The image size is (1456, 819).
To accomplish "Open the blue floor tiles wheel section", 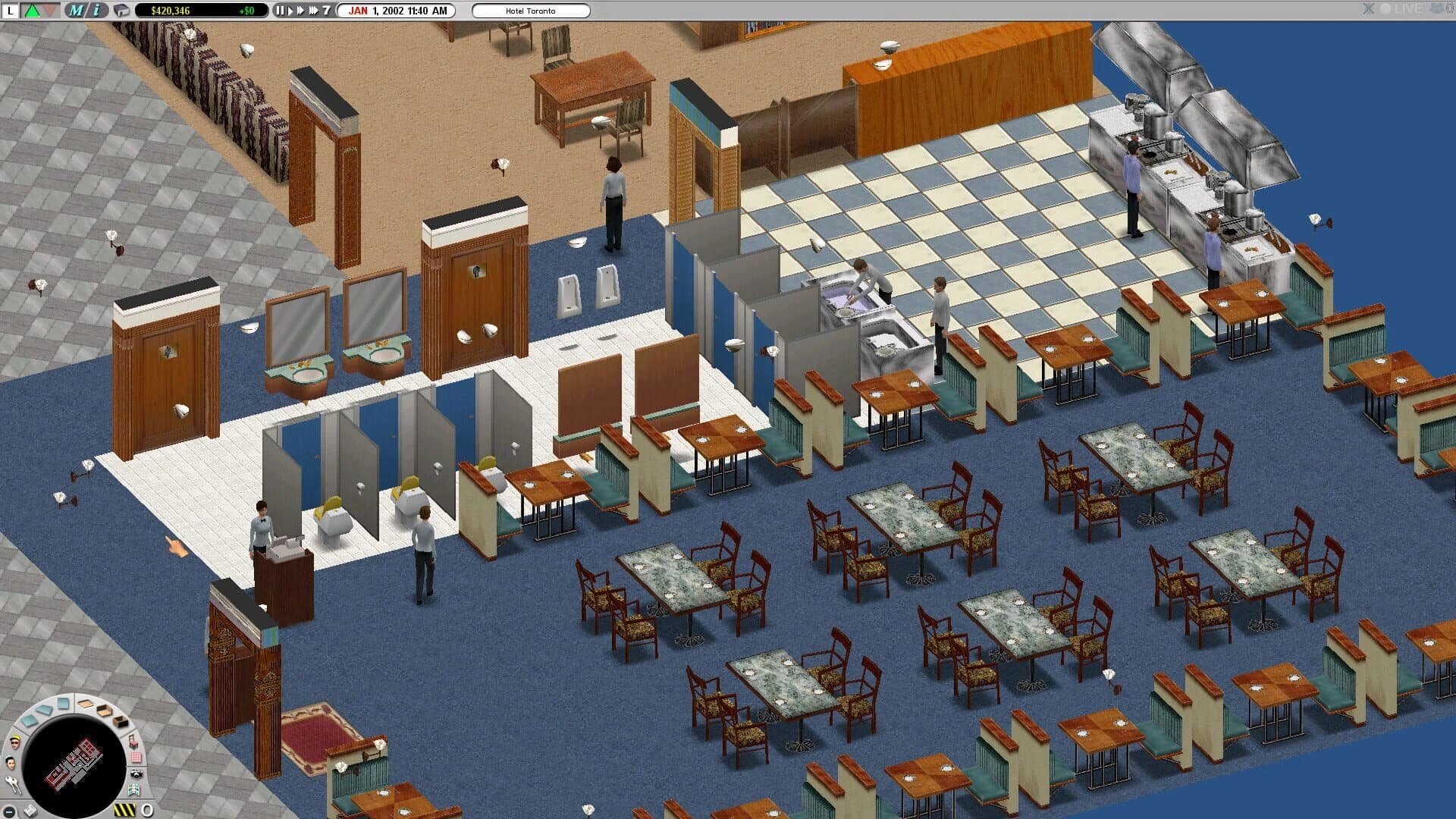I will pyautogui.click(x=44, y=711).
